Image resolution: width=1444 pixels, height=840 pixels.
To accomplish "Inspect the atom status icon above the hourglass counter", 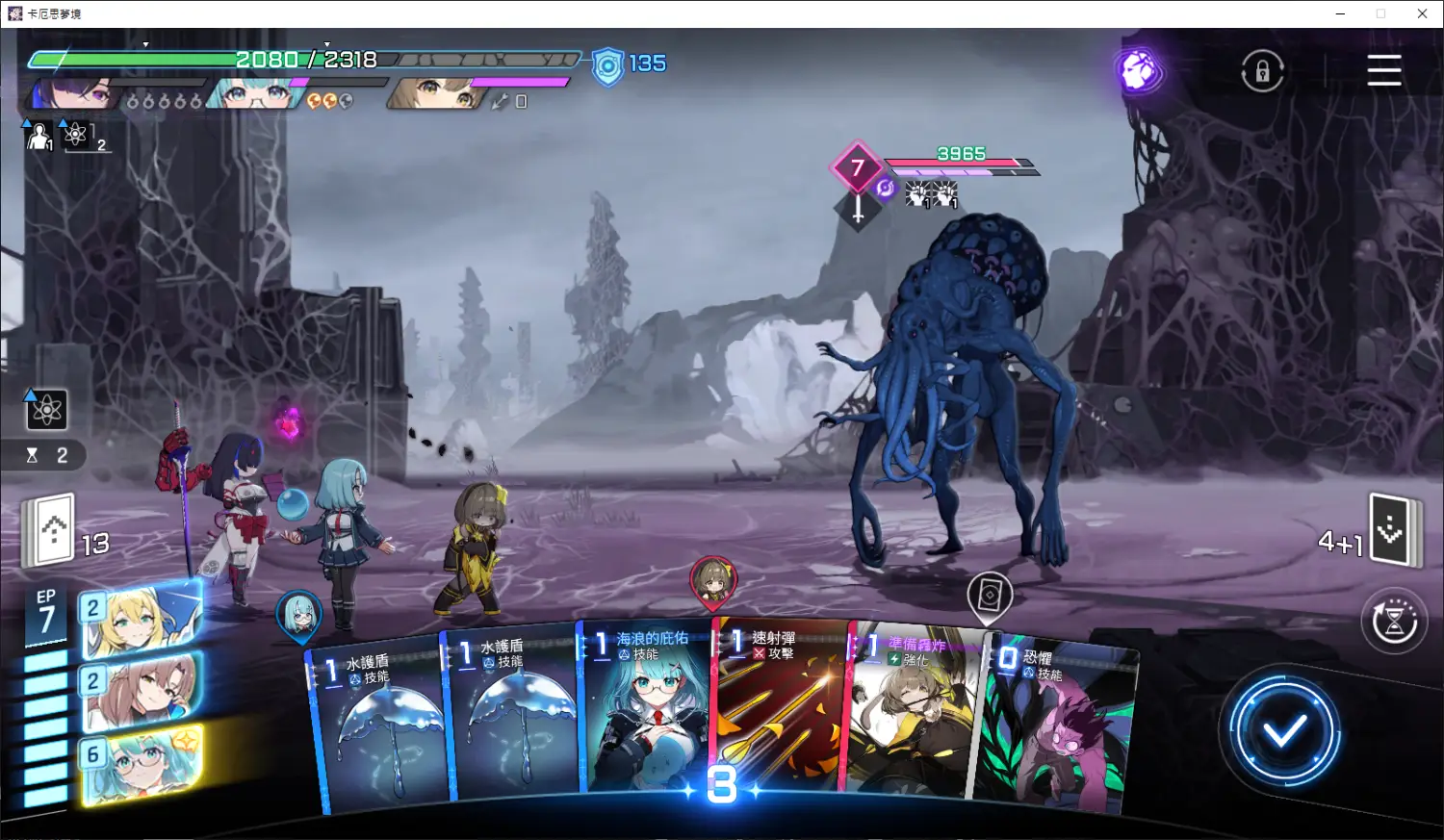I will (x=45, y=410).
